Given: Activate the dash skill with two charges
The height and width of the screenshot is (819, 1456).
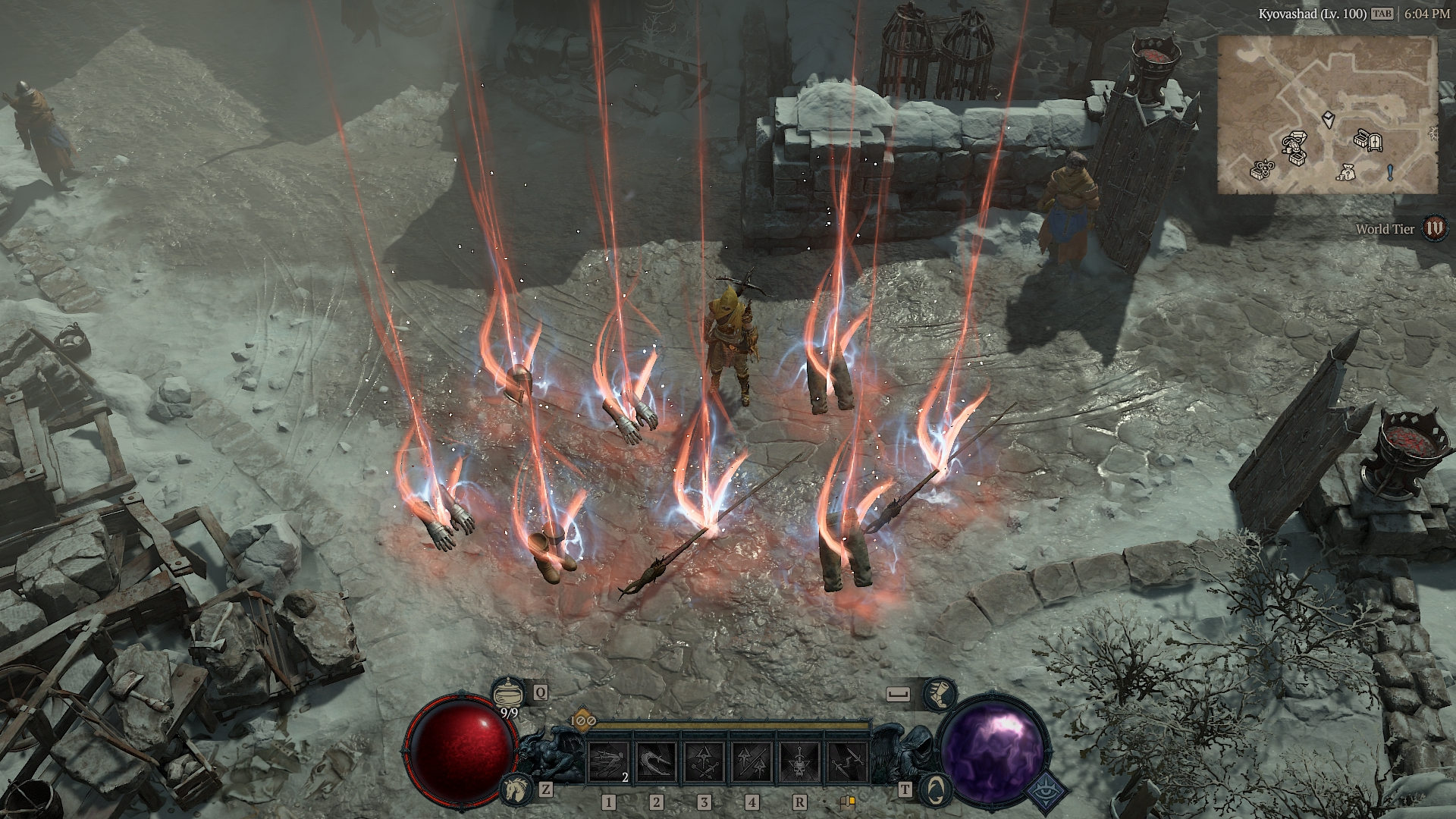Looking at the screenshot, I should (608, 762).
